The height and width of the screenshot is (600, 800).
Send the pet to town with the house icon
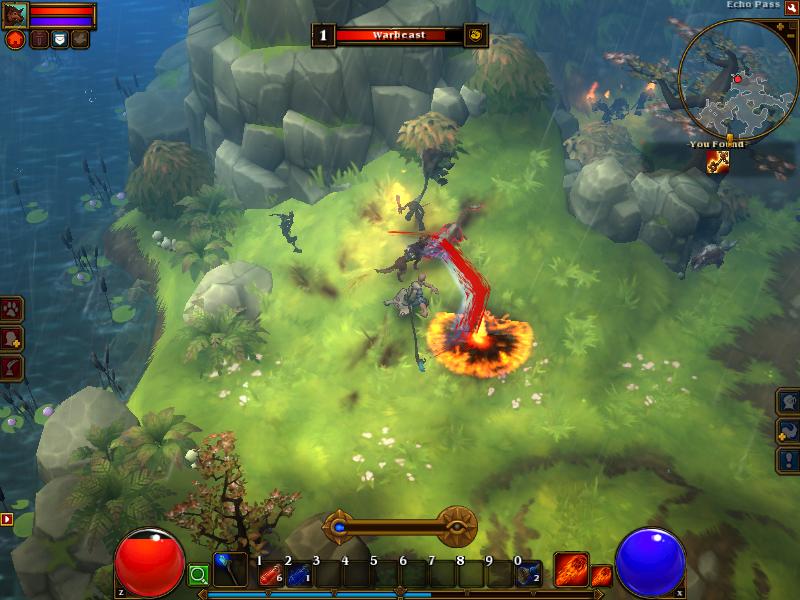15,40
